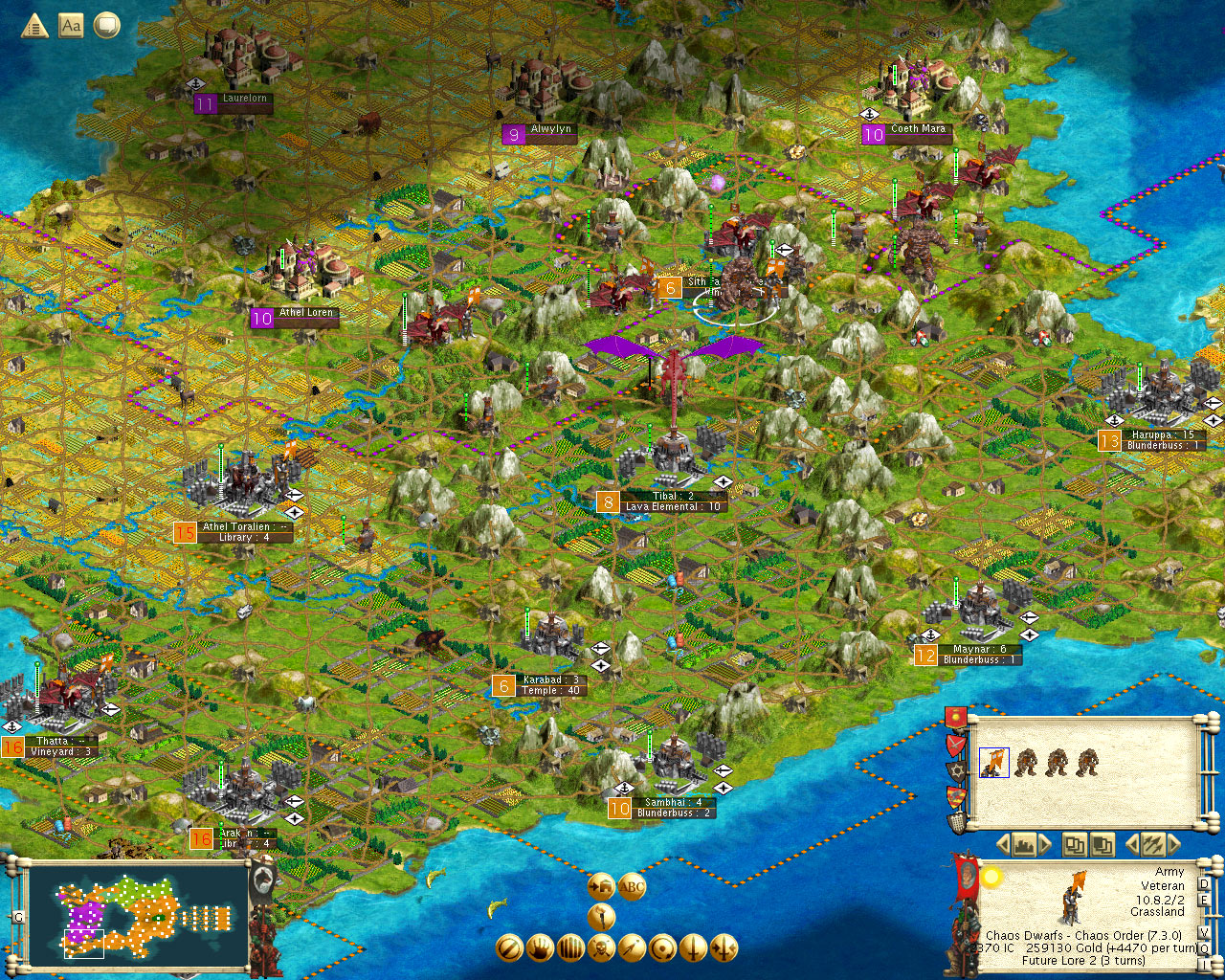Click the single sword attack order icon

coord(692,947)
